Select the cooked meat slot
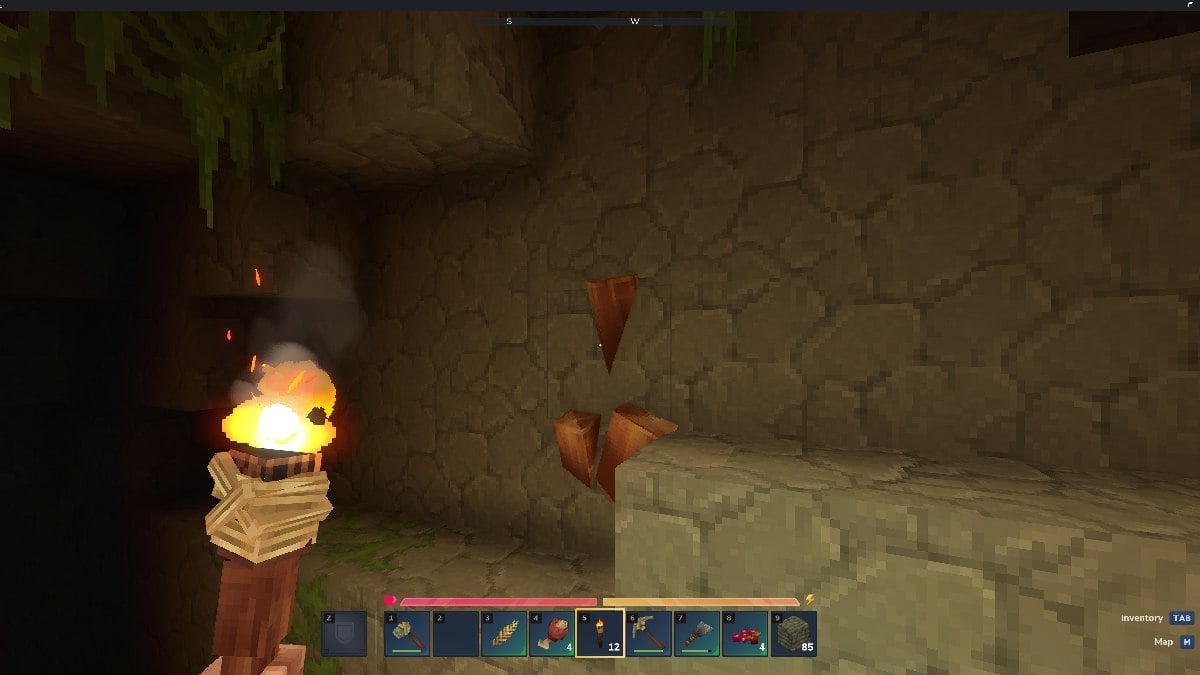Screen dimensions: 1200x675 (x=552, y=633)
